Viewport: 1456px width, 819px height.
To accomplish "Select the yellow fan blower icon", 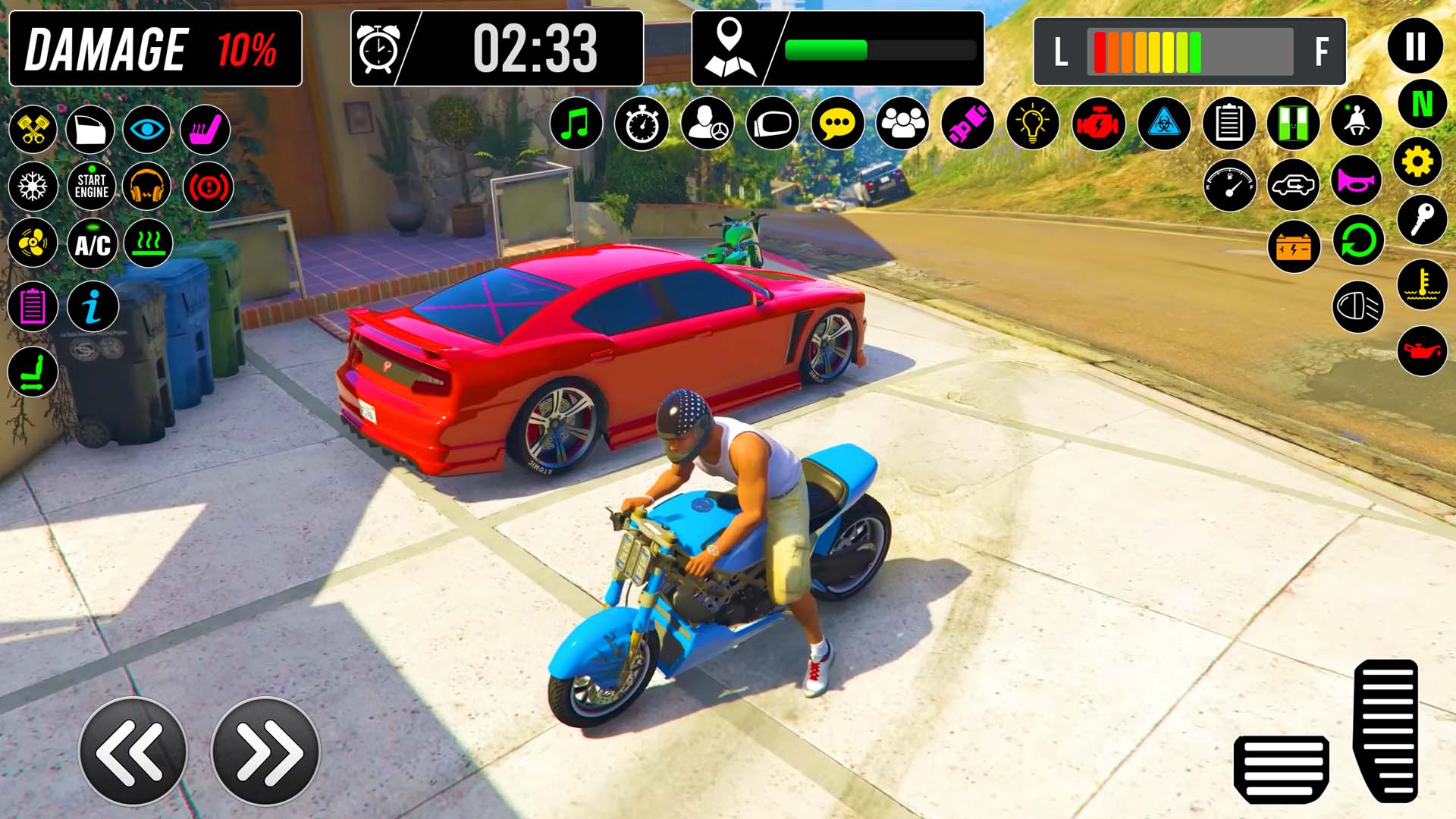I will [x=32, y=243].
